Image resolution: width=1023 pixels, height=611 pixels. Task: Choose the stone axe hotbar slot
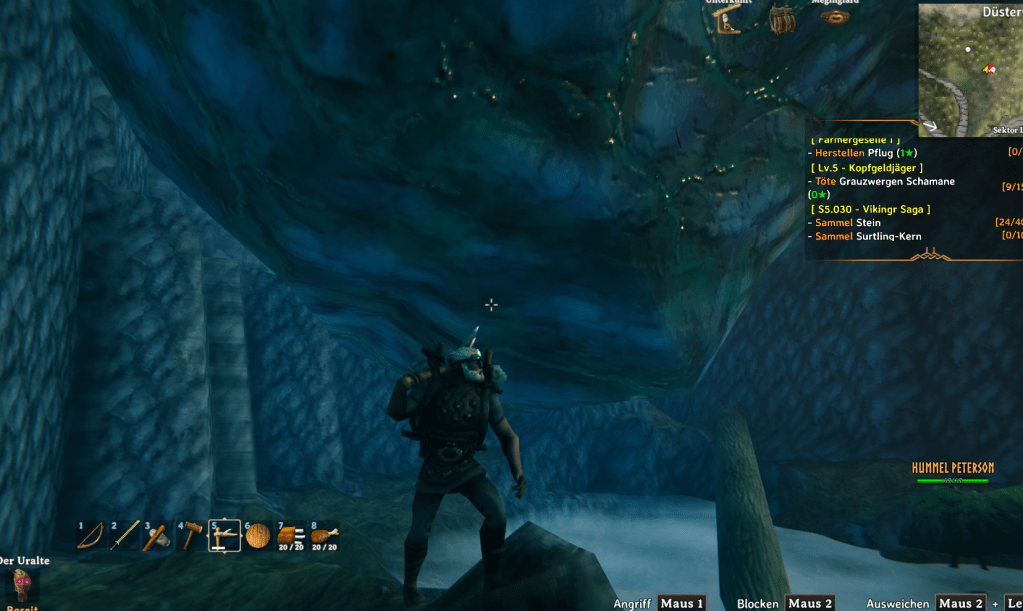(157, 537)
